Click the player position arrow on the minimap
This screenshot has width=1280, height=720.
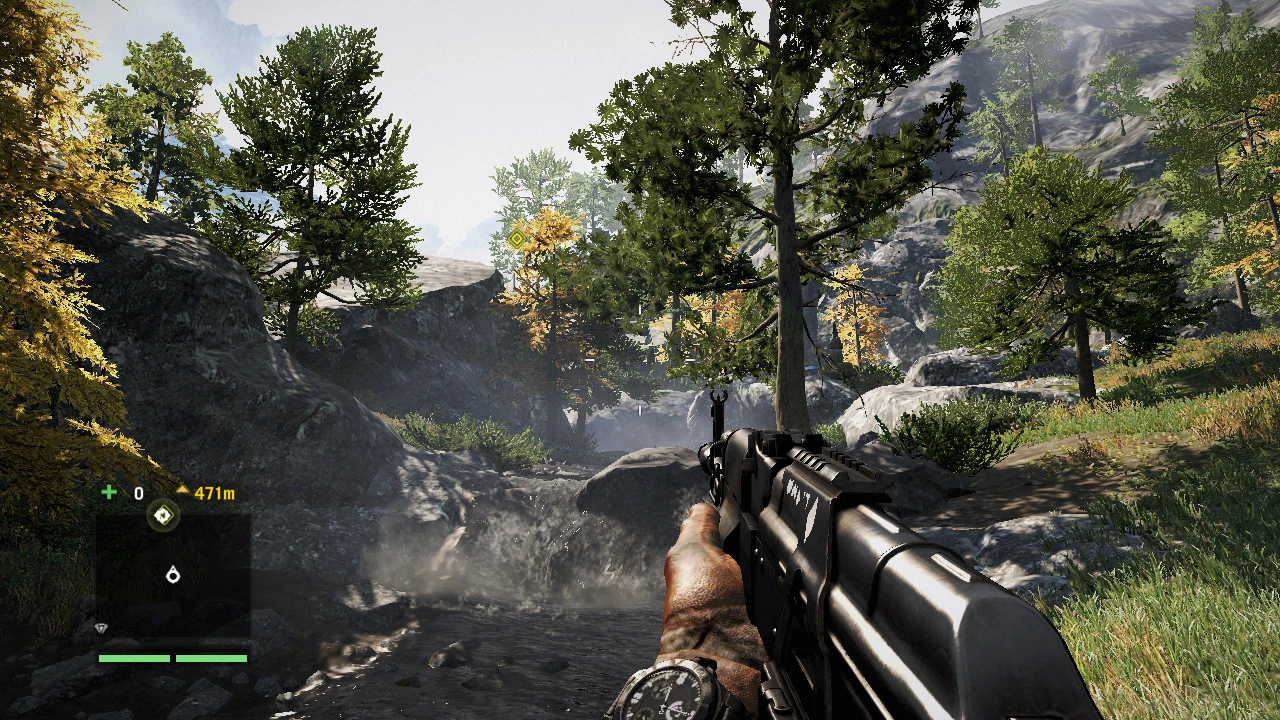[174, 573]
